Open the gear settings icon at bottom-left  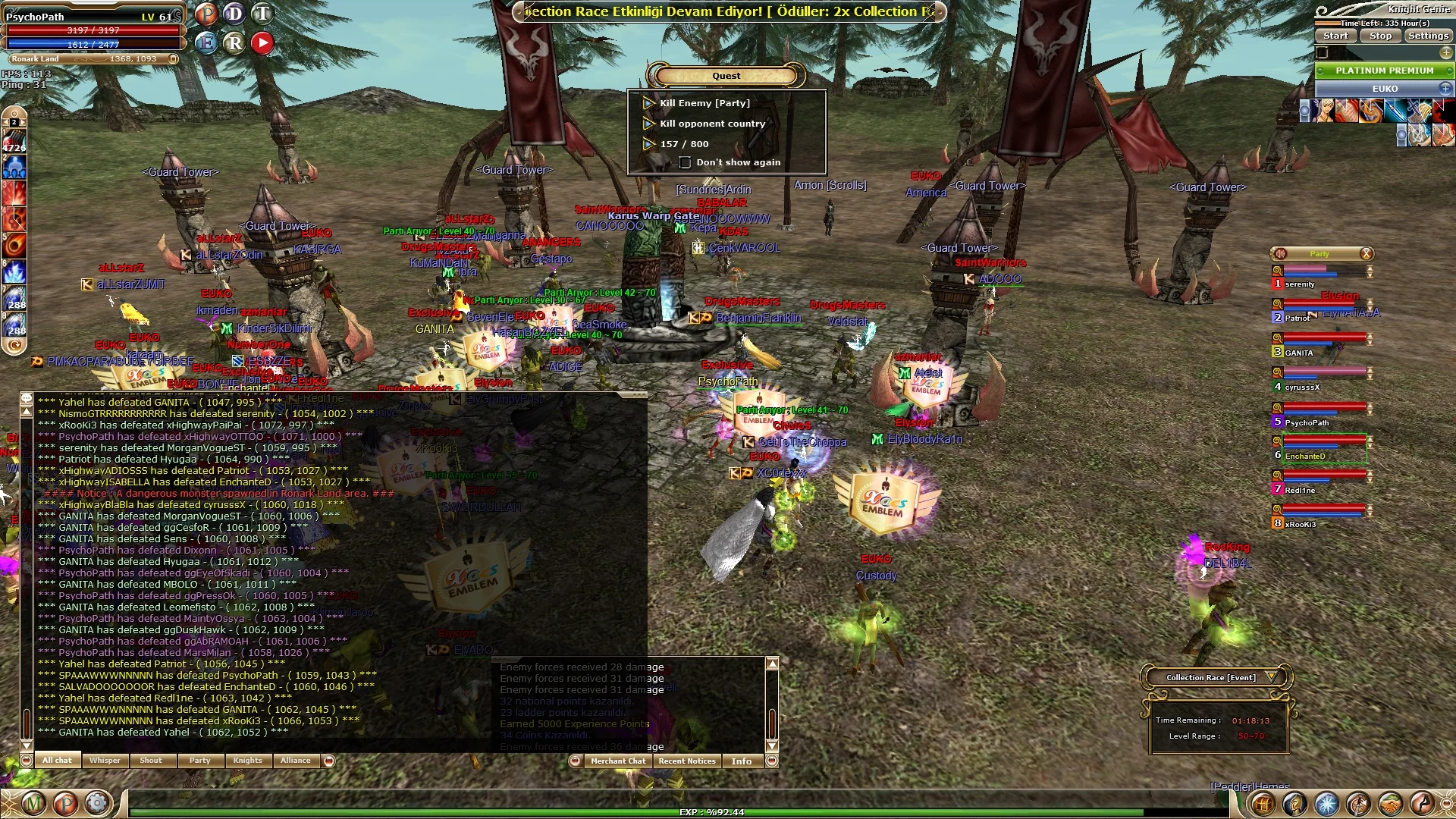coord(97,802)
